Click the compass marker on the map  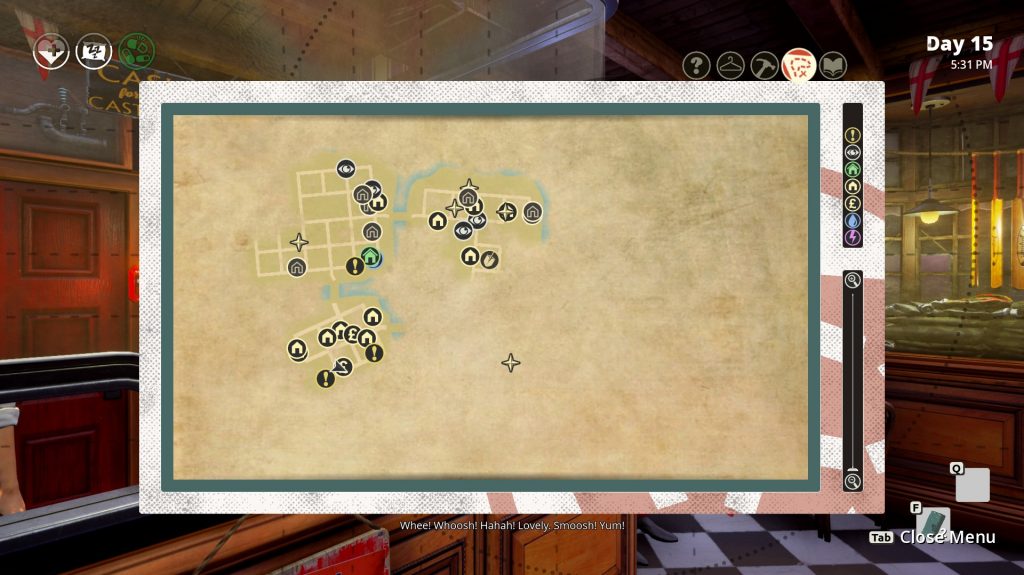pos(507,211)
